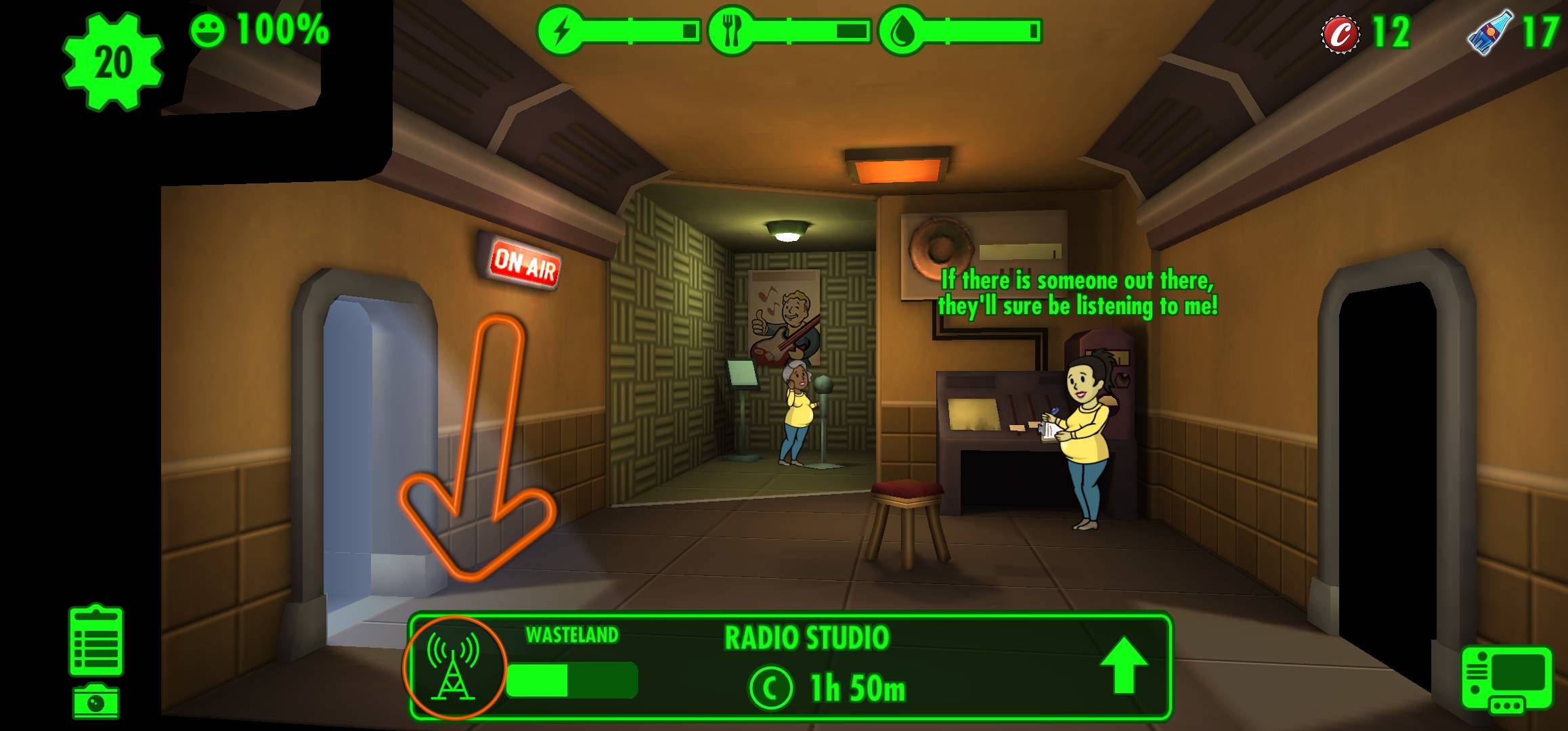Tap the radio tower broadcast icon

coord(454,668)
